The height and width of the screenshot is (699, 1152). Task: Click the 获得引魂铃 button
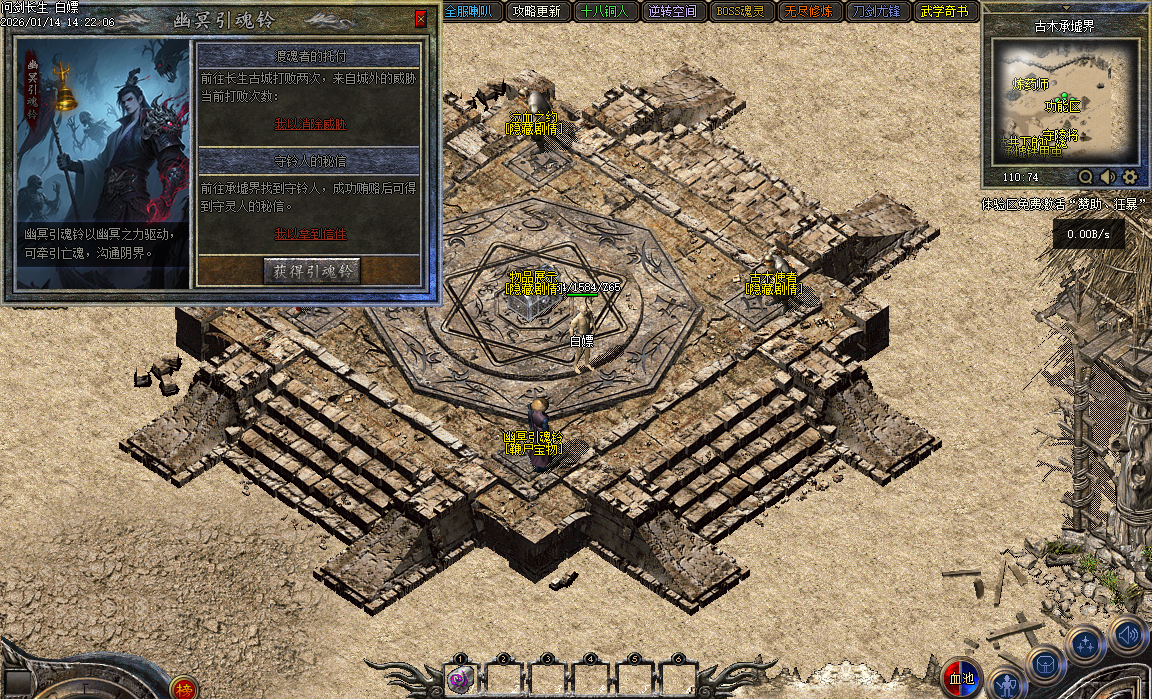(x=311, y=270)
